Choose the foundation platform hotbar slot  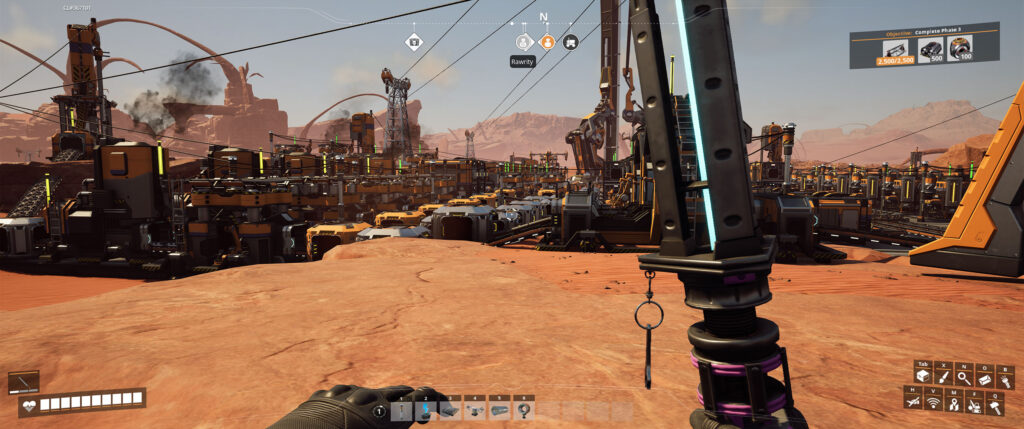[x=450, y=409]
